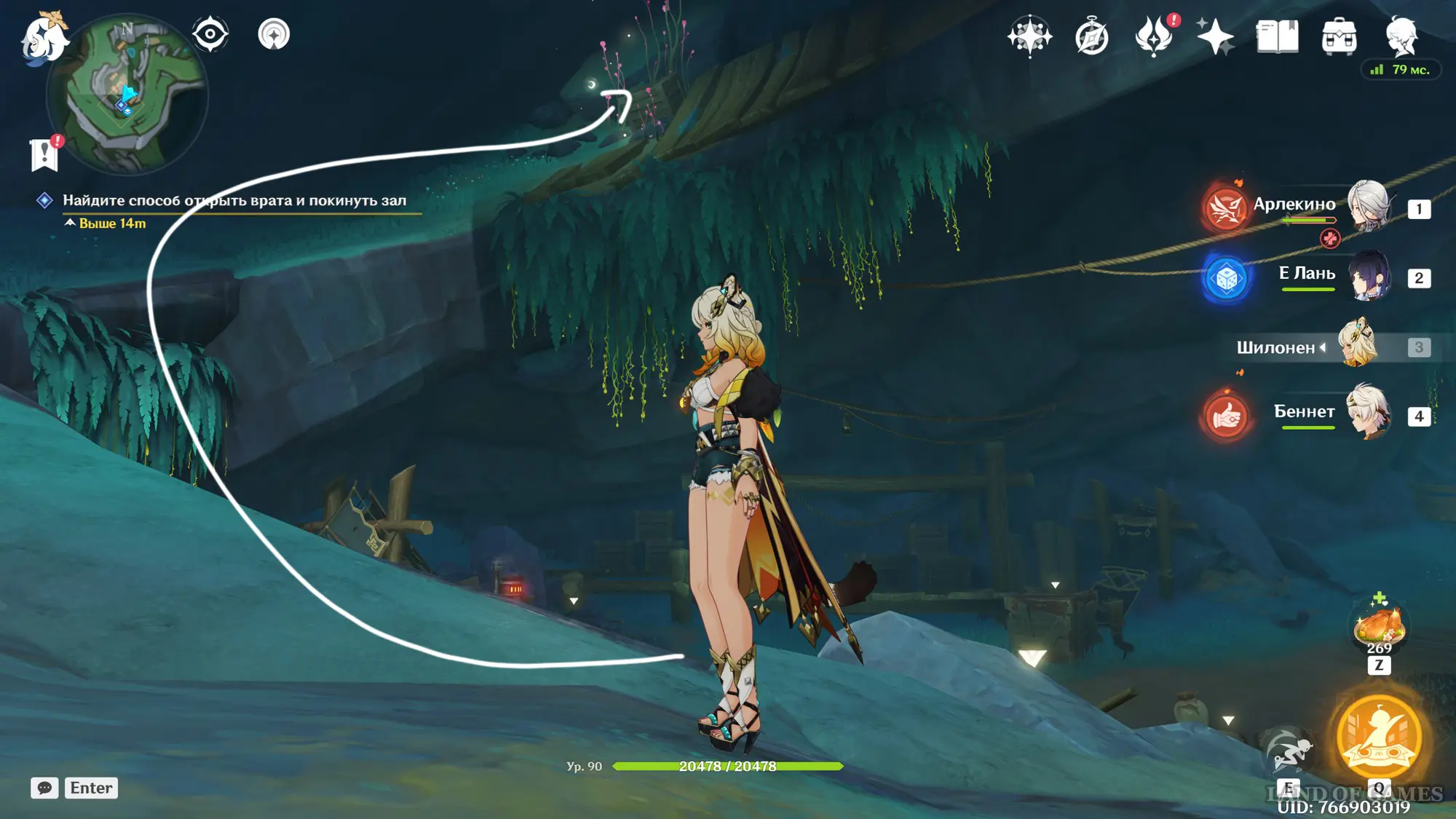Viewport: 1456px width, 819px height.
Task: Open the chat box Enter button
Action: coord(91,788)
